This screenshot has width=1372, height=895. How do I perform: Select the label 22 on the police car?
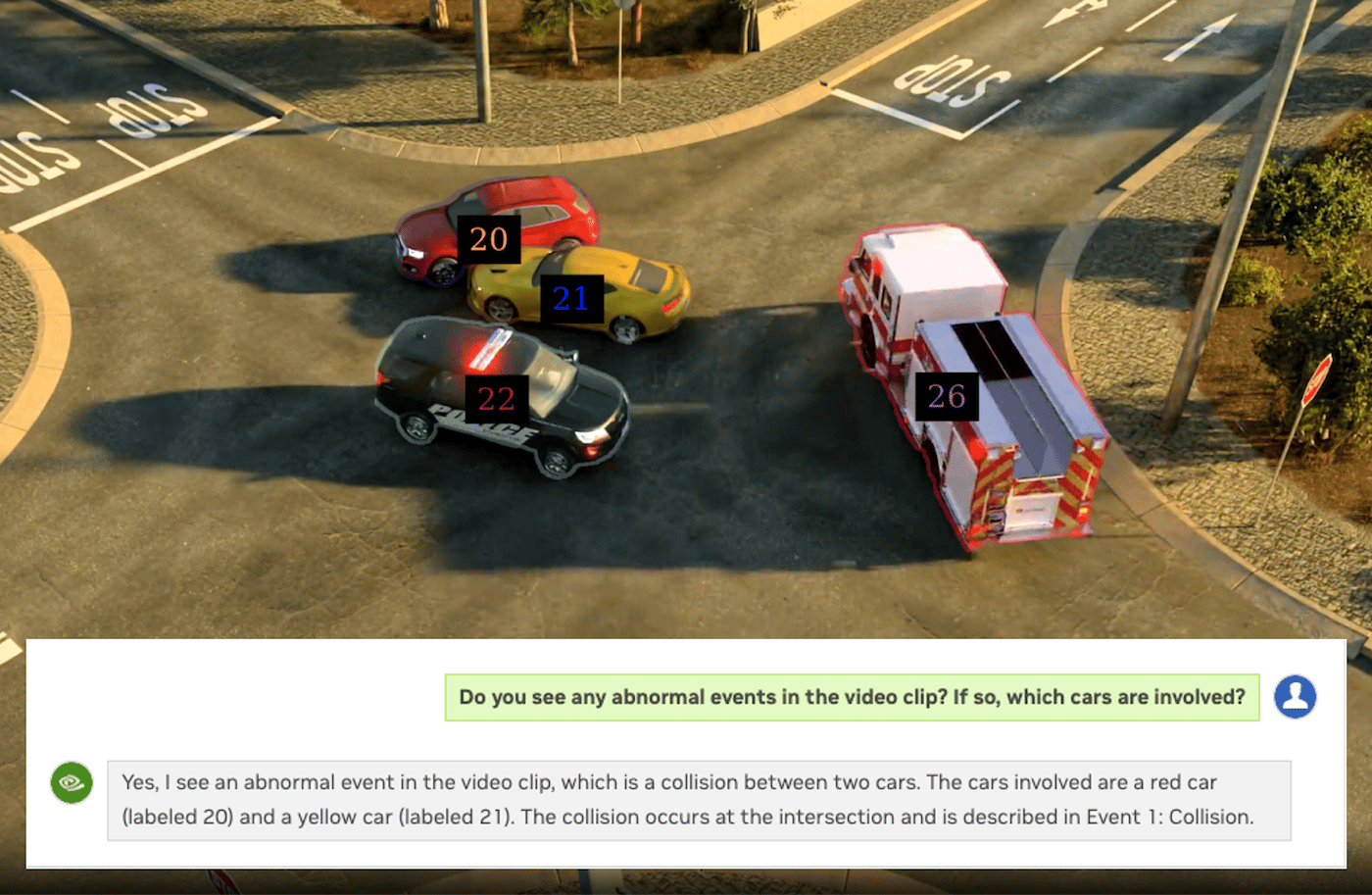pos(494,398)
